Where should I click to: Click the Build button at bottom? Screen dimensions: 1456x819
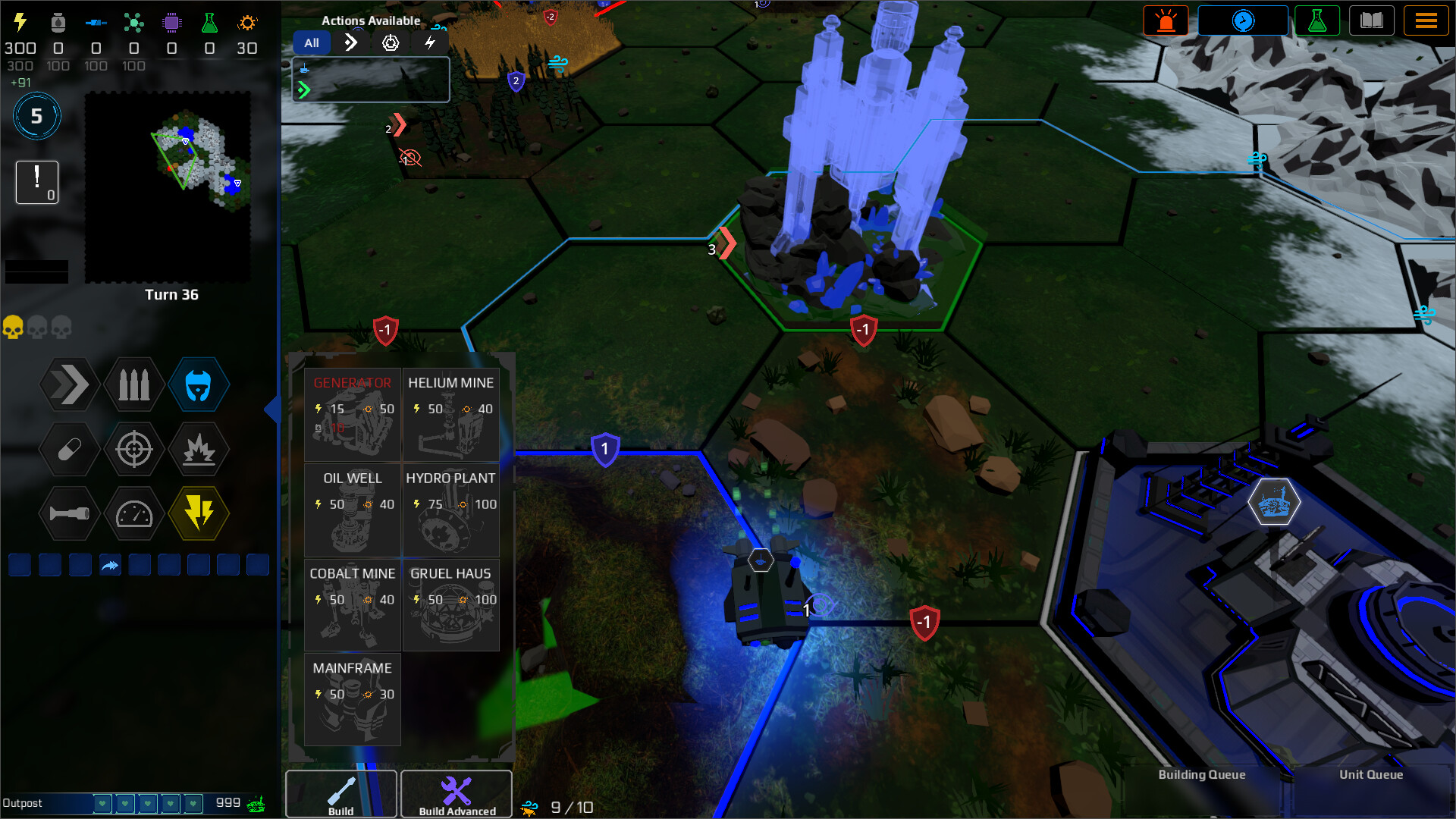(340, 794)
